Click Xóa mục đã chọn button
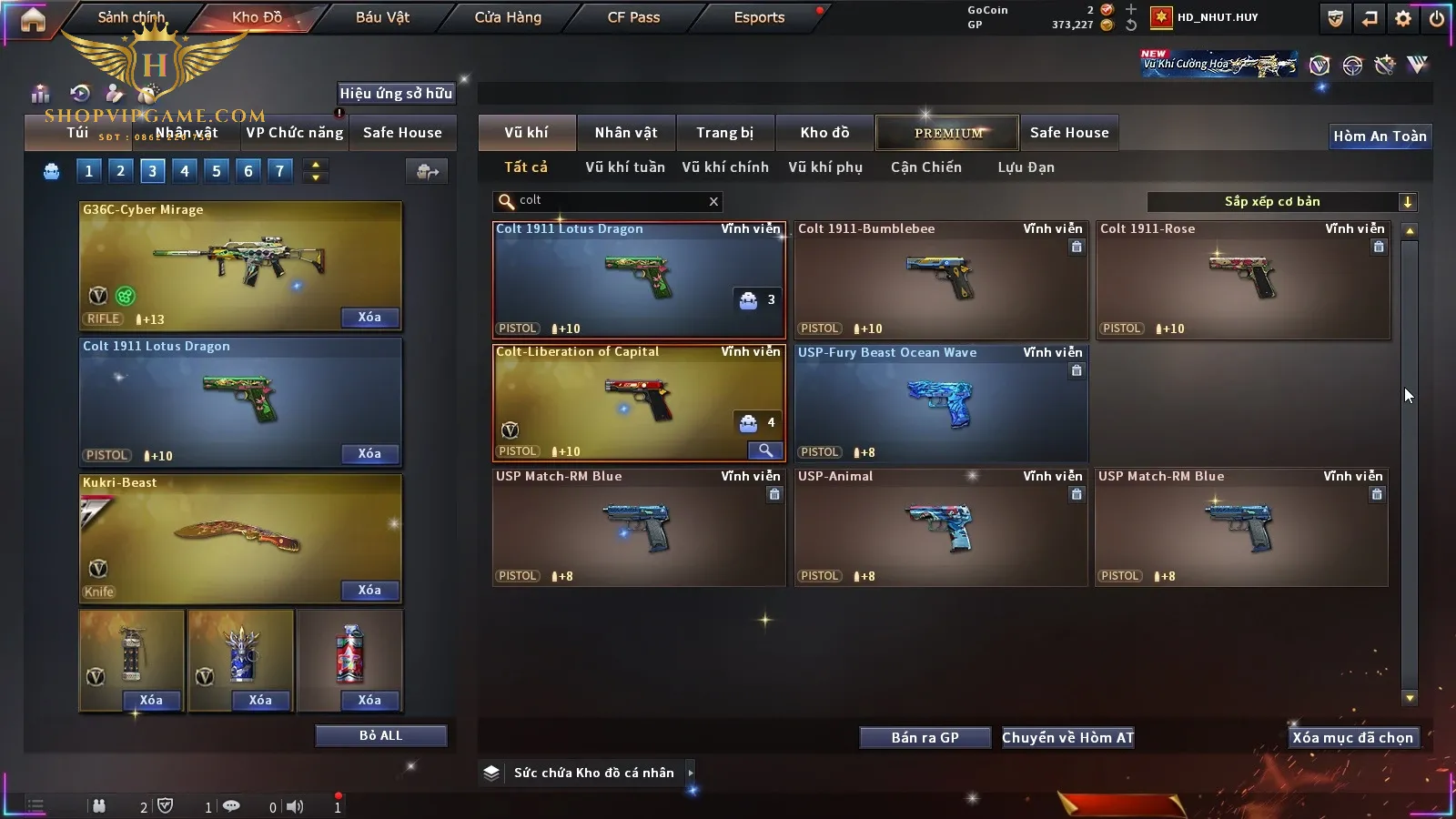1456x819 pixels. tap(1352, 738)
